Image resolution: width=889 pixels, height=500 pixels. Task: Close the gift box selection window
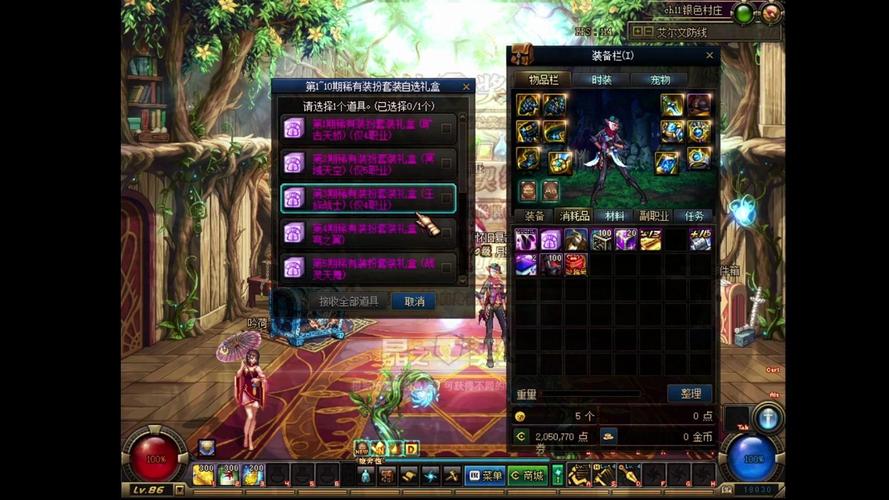[467, 87]
